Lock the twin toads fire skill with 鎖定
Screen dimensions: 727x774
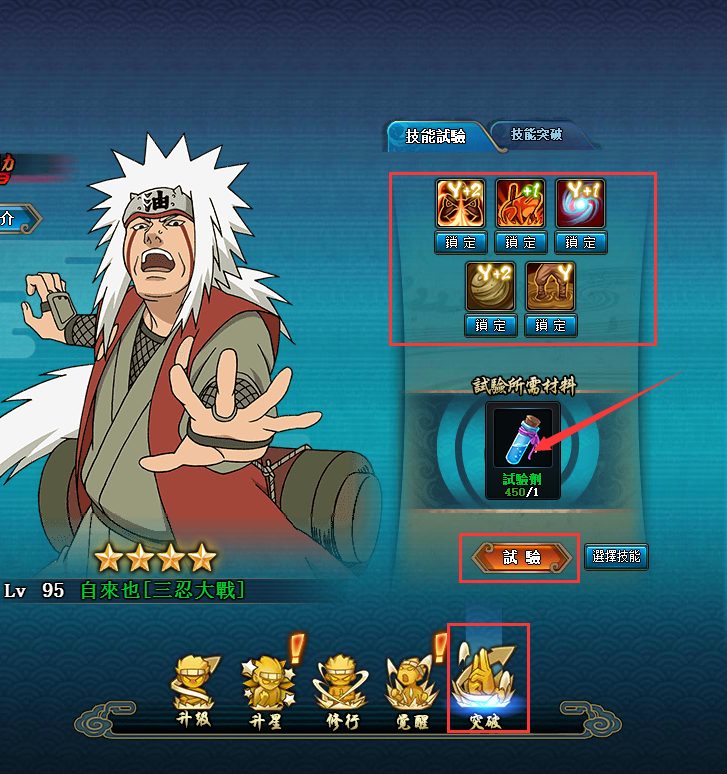(x=460, y=243)
